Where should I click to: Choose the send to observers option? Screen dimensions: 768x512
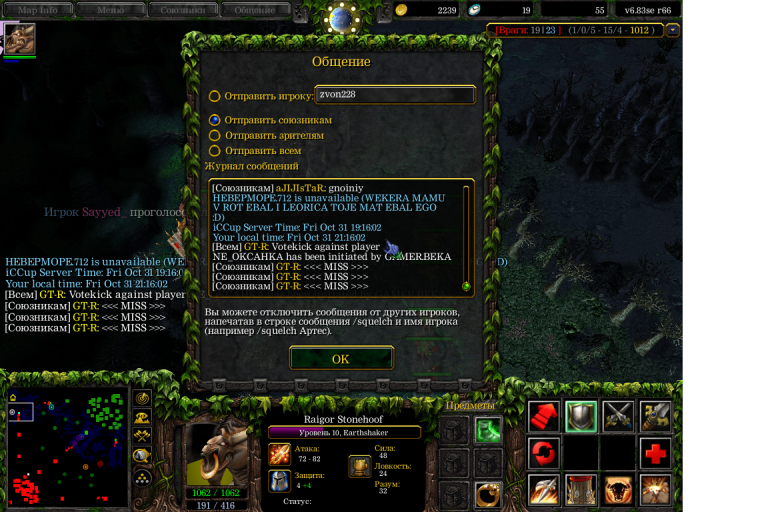click(x=215, y=135)
